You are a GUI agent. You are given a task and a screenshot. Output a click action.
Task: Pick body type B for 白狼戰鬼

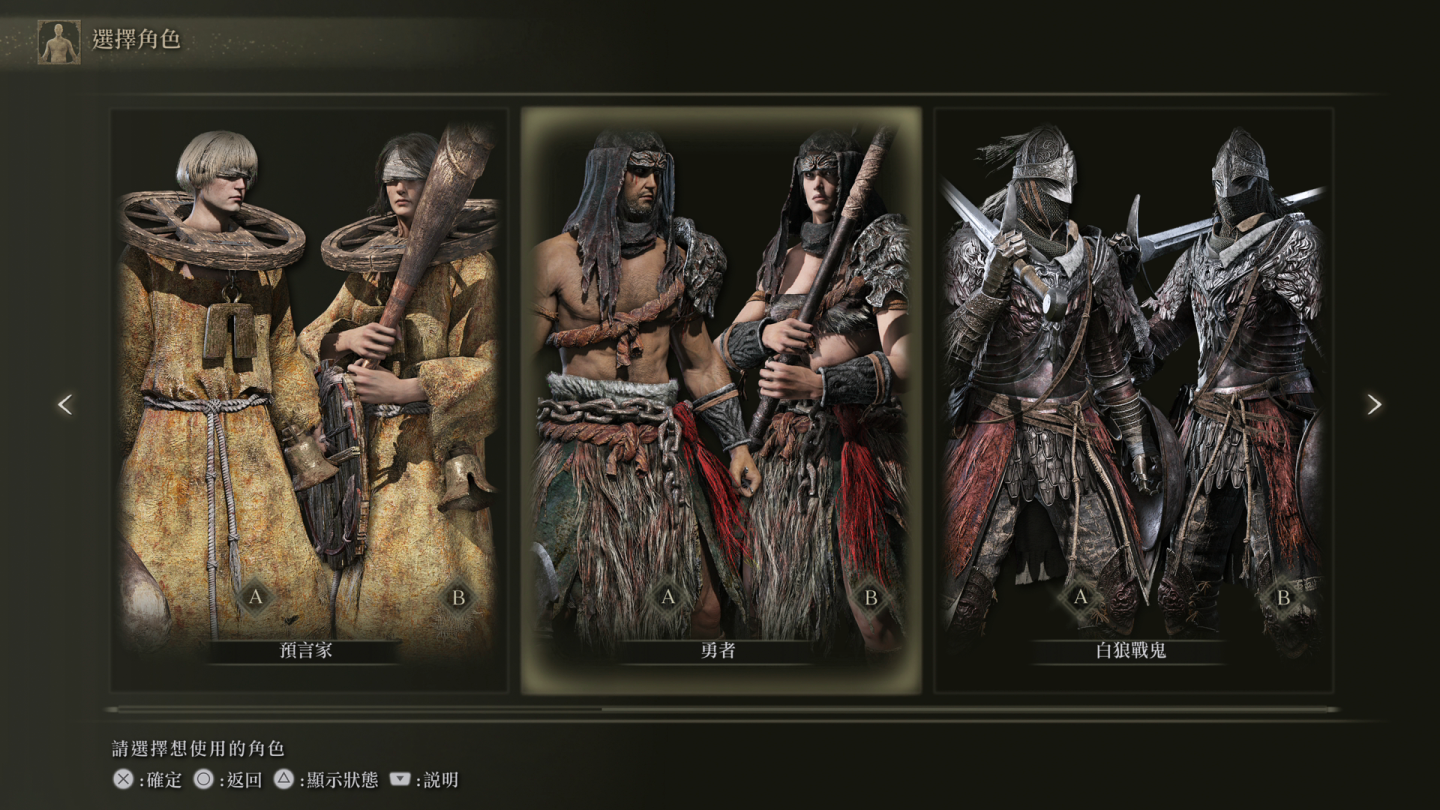click(x=1283, y=598)
